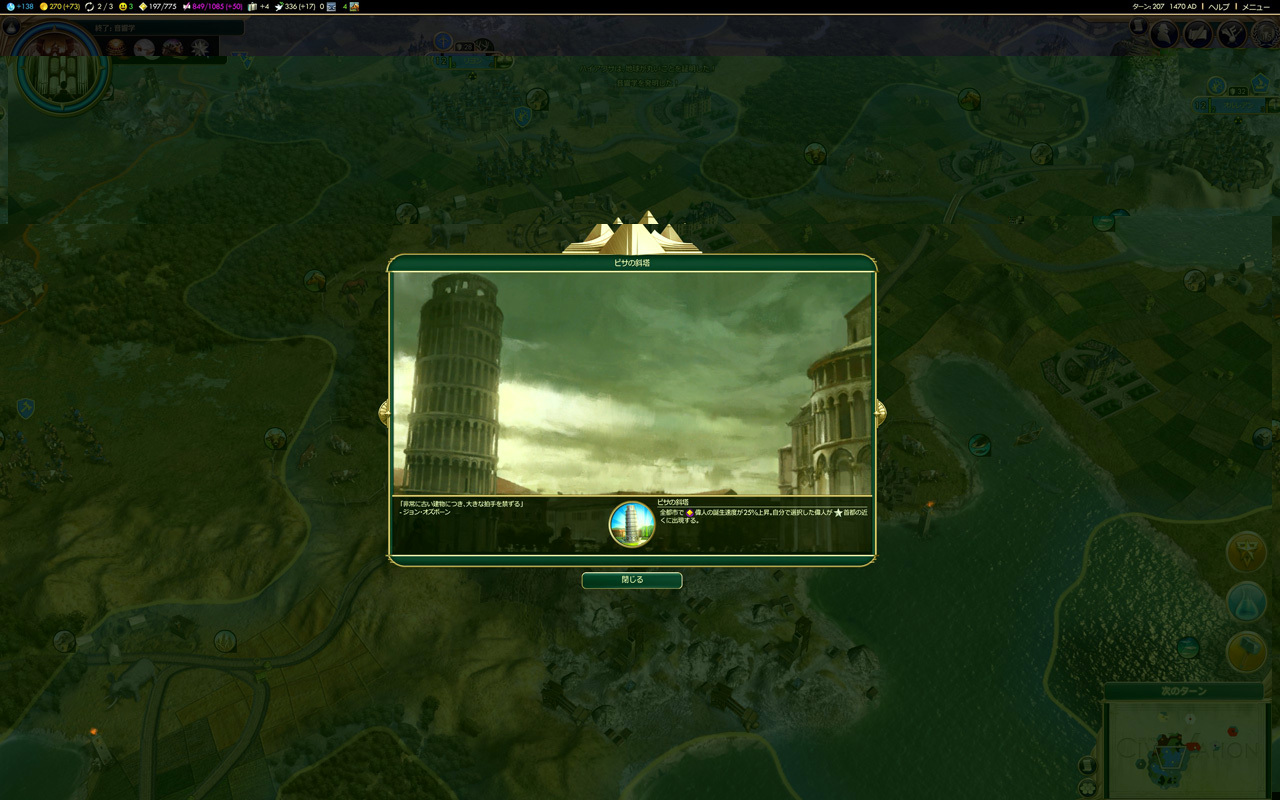Open the science flask notification
This screenshot has height=800, width=1280.
click(x=1246, y=602)
